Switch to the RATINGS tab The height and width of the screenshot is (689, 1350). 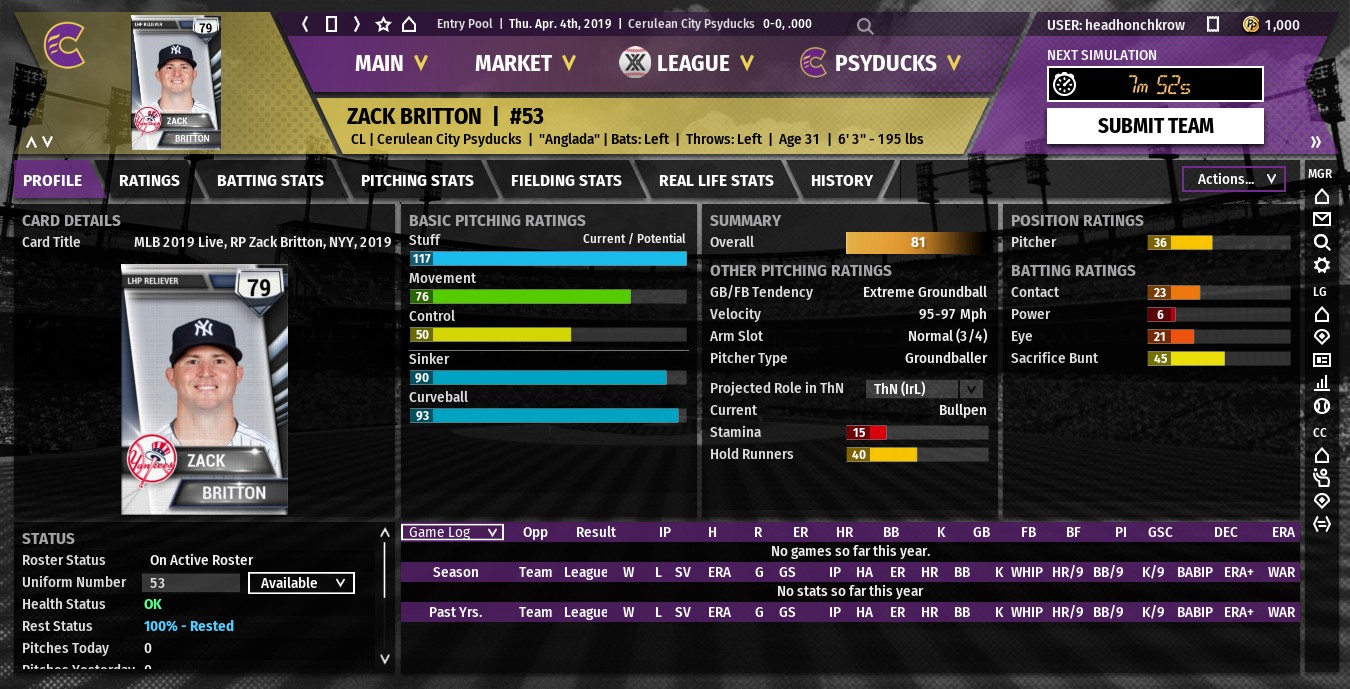[149, 181]
